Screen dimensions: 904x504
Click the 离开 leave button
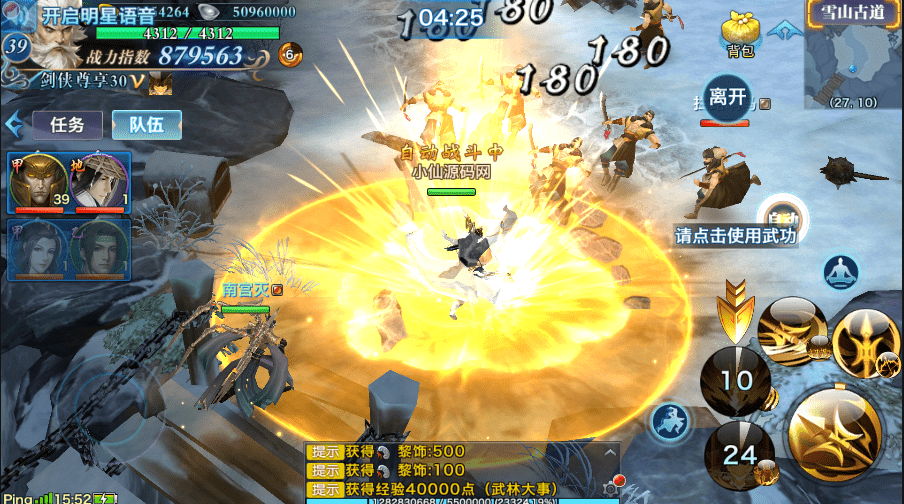726,97
